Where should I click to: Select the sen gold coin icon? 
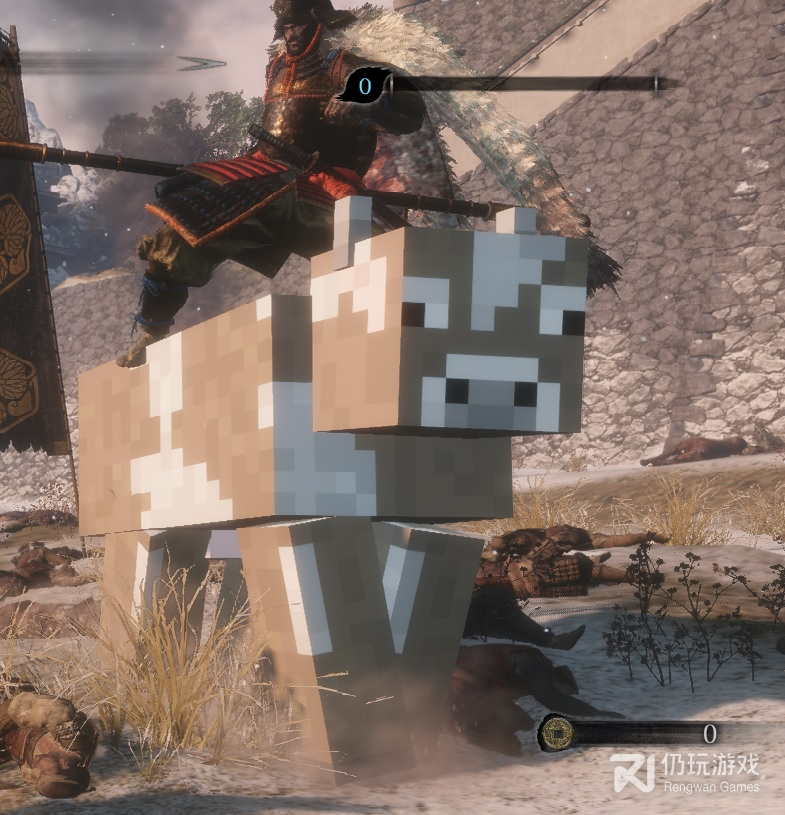(555, 733)
